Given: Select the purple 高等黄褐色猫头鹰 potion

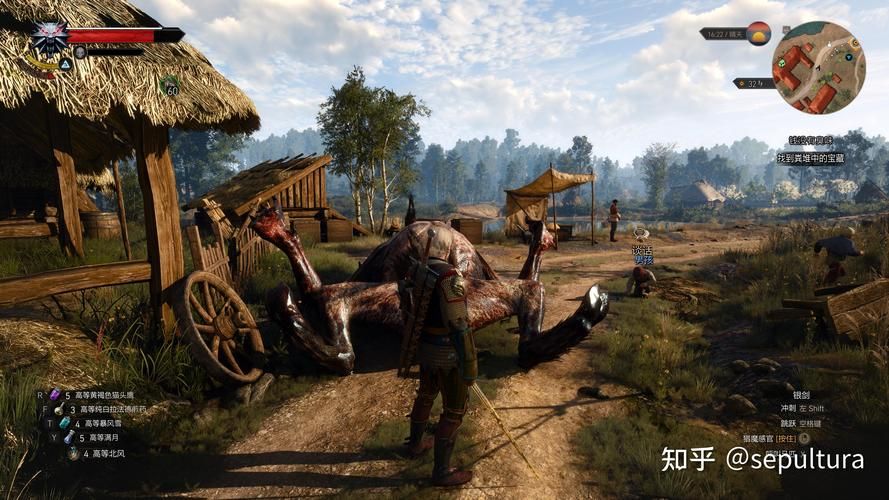Looking at the screenshot, I should coord(56,395).
